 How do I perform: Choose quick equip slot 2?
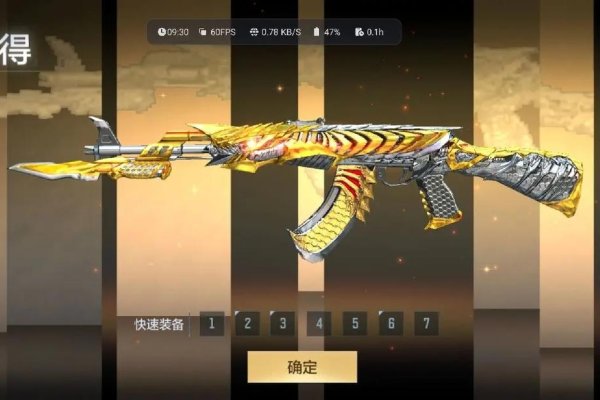pos(247,324)
